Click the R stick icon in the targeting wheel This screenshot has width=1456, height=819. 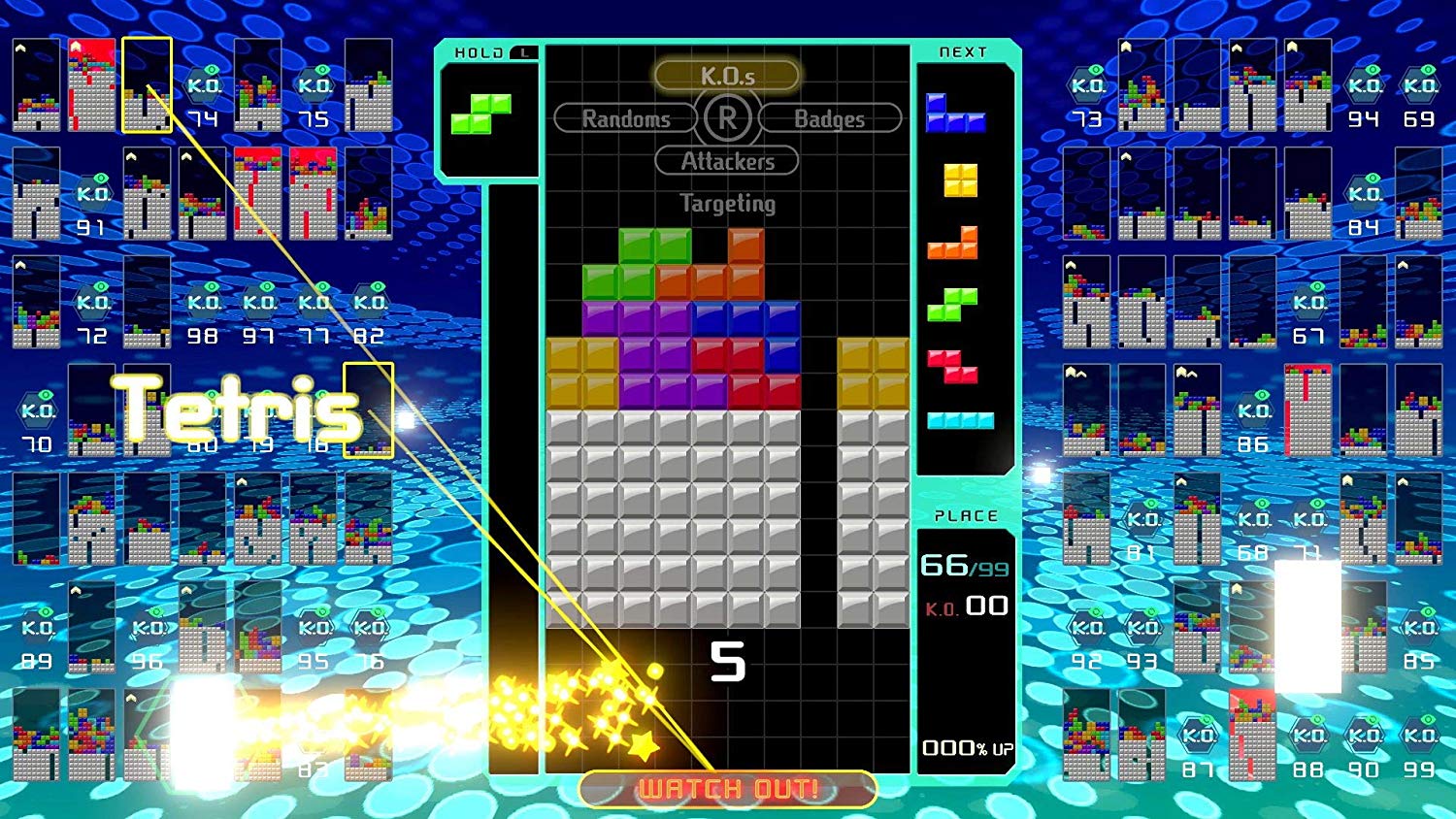point(726,118)
